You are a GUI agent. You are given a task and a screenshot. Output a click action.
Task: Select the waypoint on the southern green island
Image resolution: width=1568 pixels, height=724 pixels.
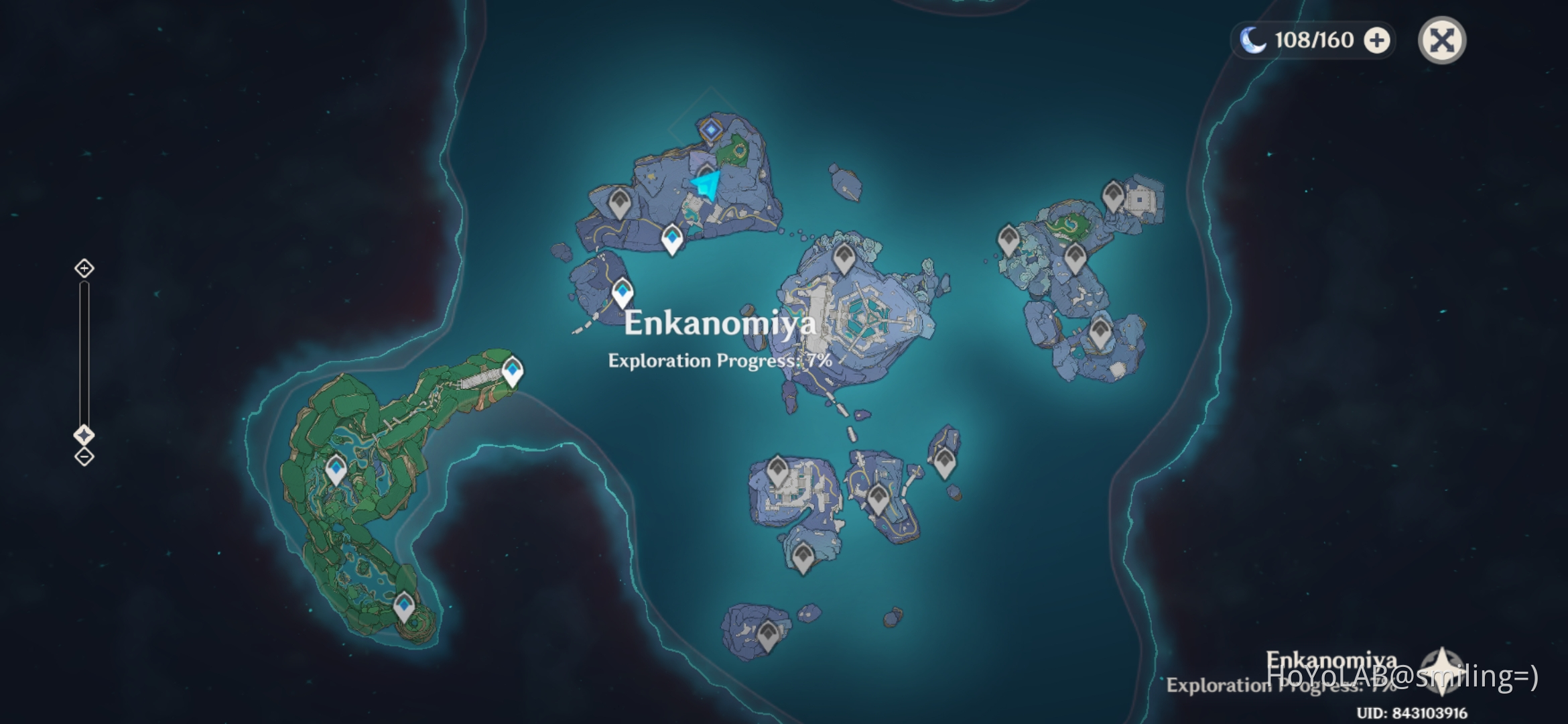coord(405,605)
